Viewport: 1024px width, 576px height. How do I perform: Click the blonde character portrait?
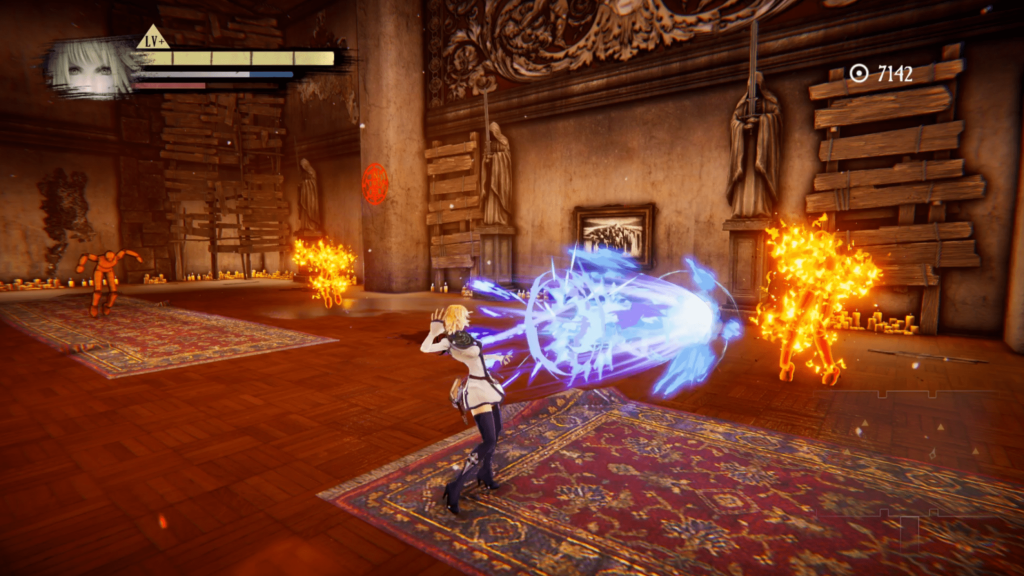pyautogui.click(x=89, y=67)
